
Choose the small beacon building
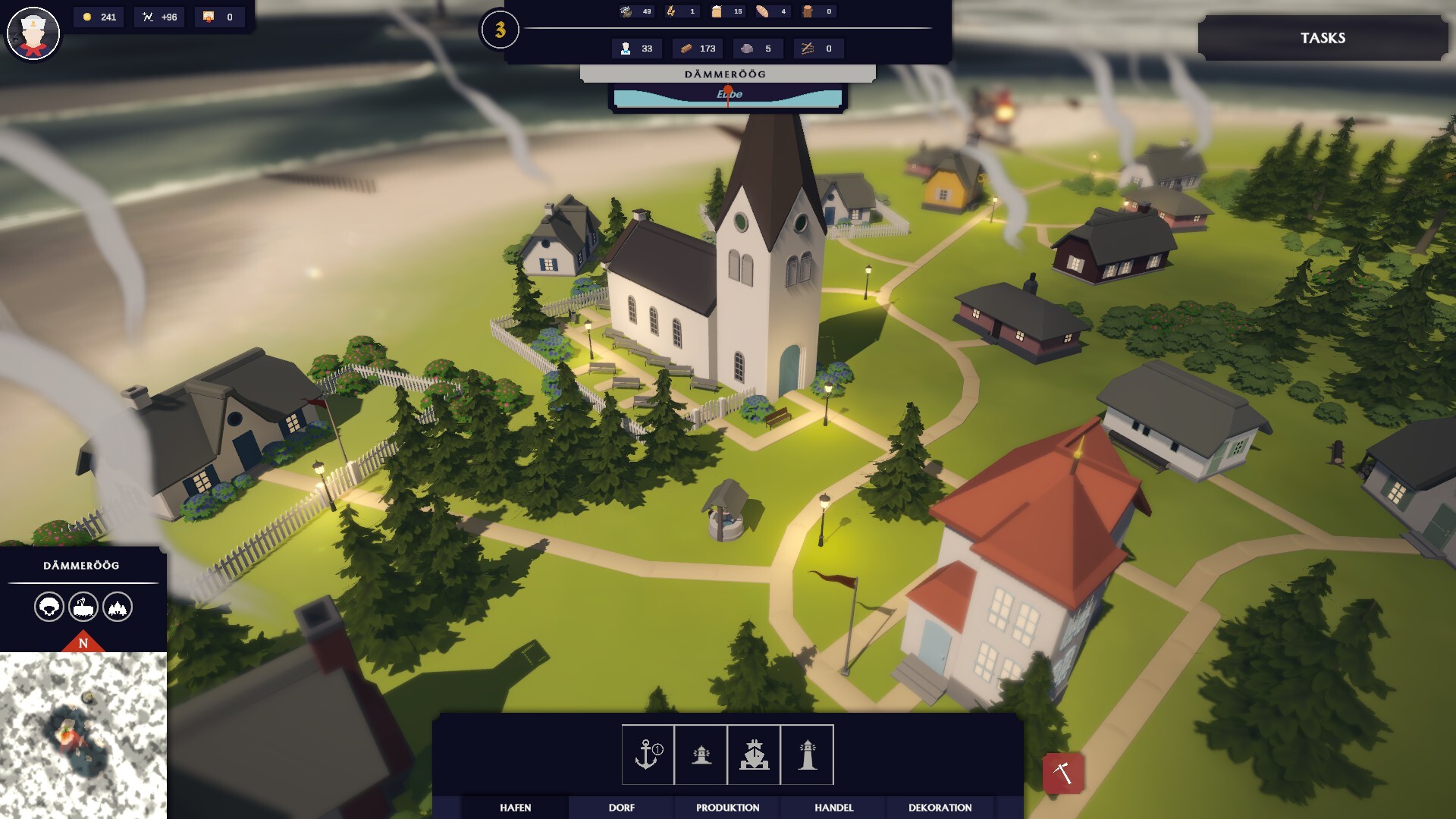coord(701,755)
